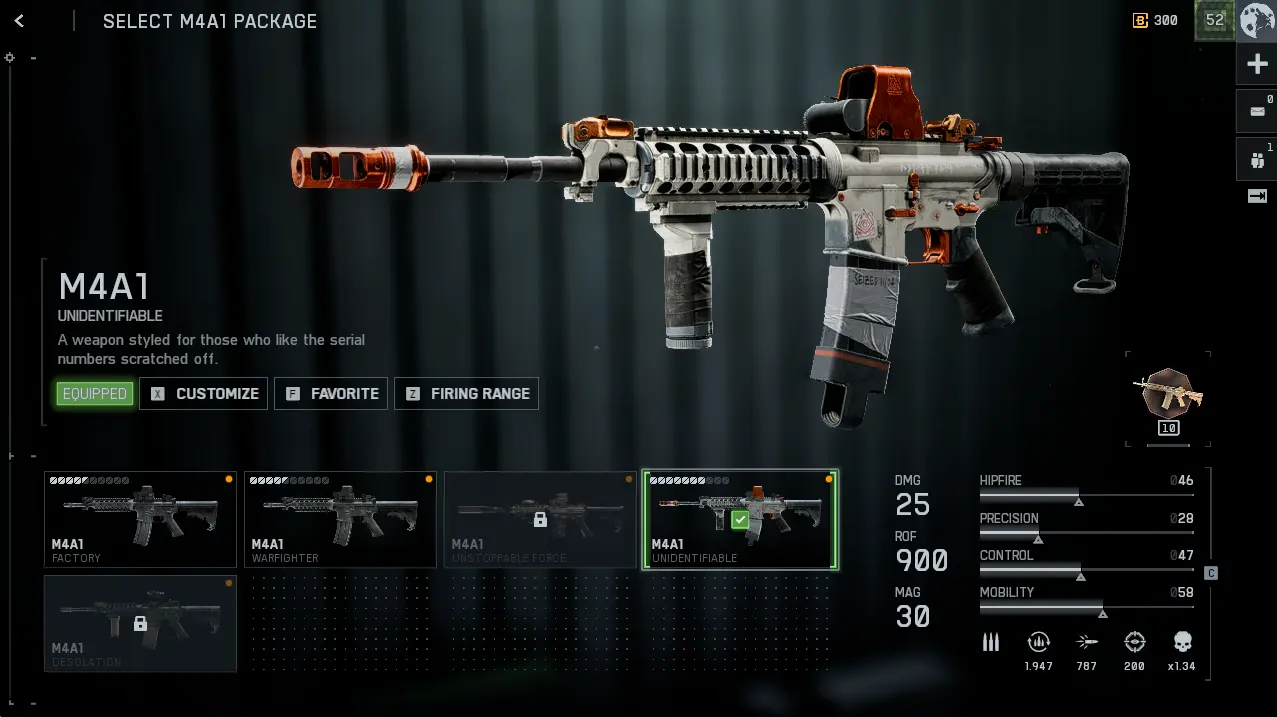Click the 300 currency balance
Viewport: 1277px width, 717px height.
(1156, 20)
